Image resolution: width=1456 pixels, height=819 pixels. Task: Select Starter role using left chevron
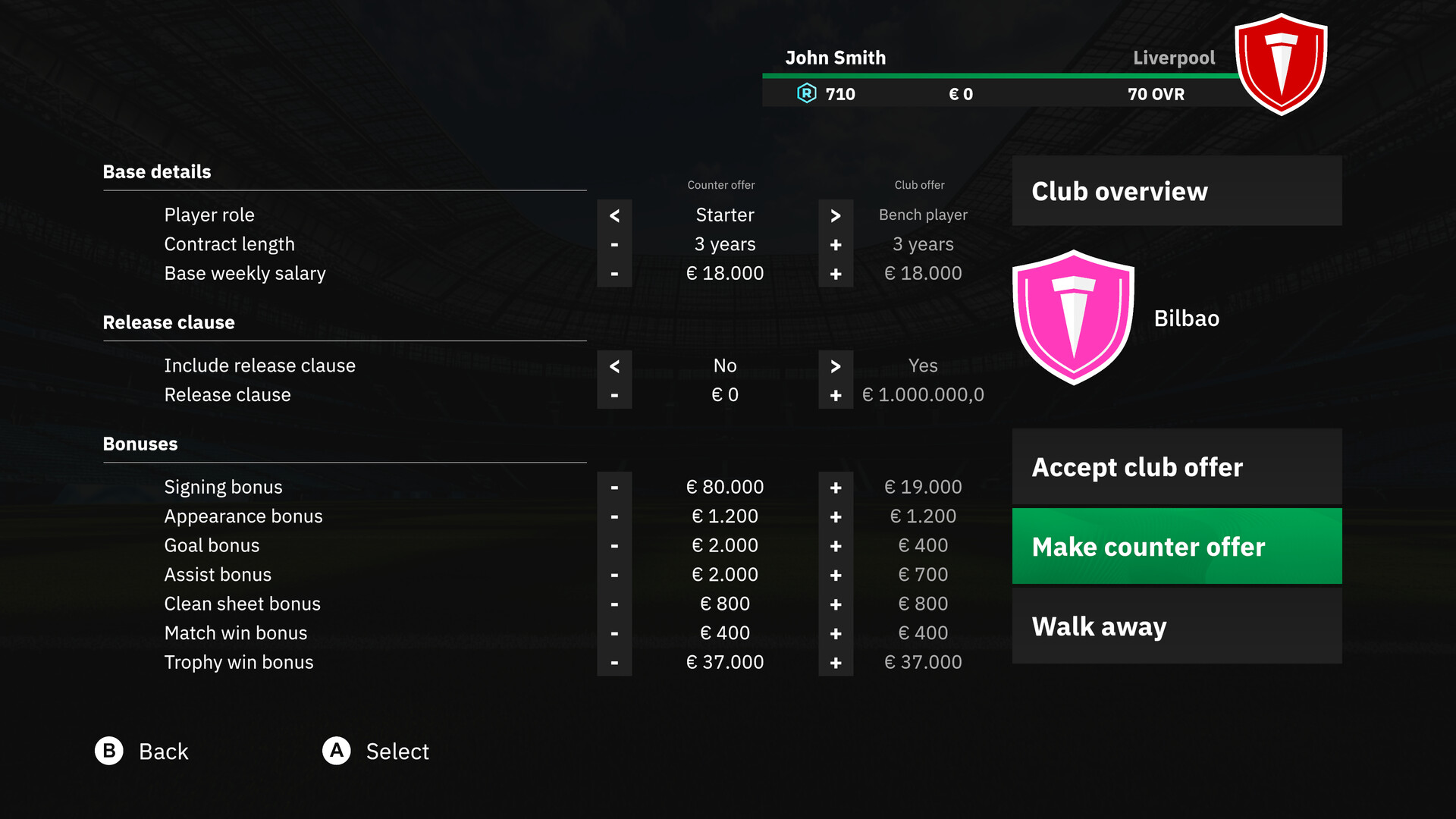click(614, 215)
